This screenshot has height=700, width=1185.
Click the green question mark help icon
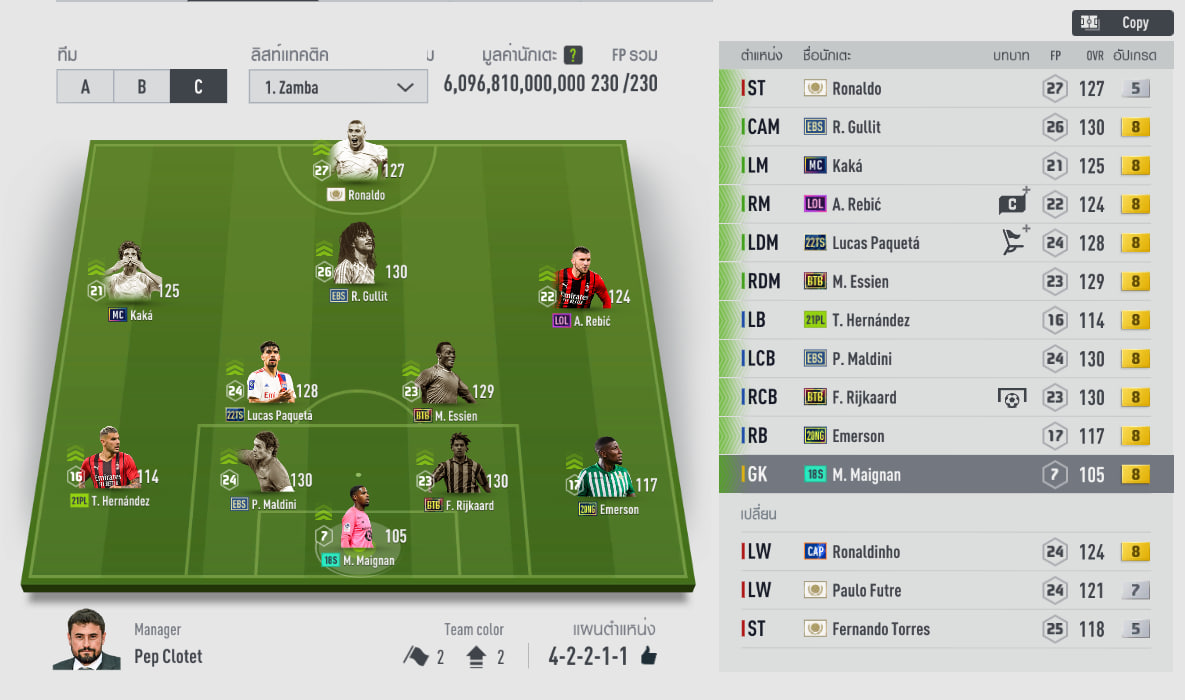click(573, 55)
